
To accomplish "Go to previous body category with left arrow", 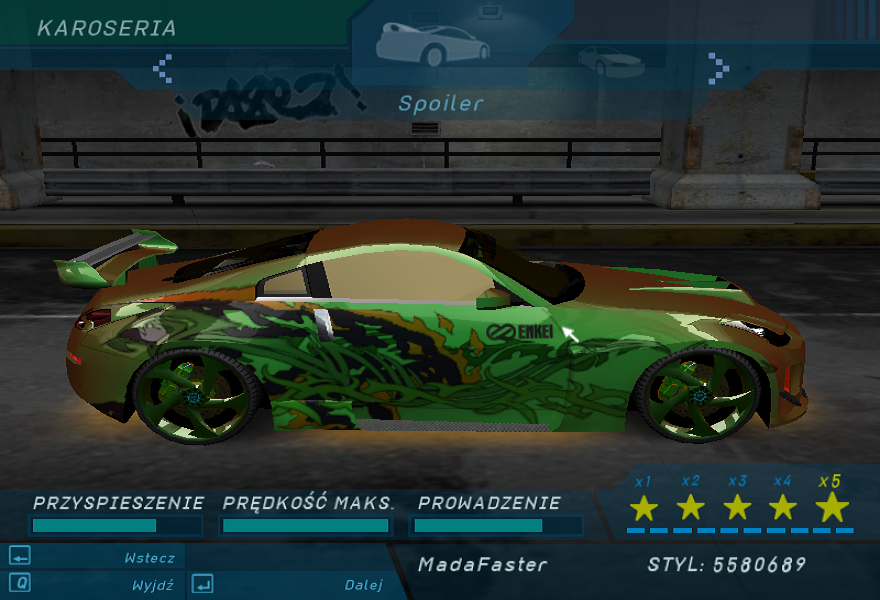I will pyautogui.click(x=163, y=68).
